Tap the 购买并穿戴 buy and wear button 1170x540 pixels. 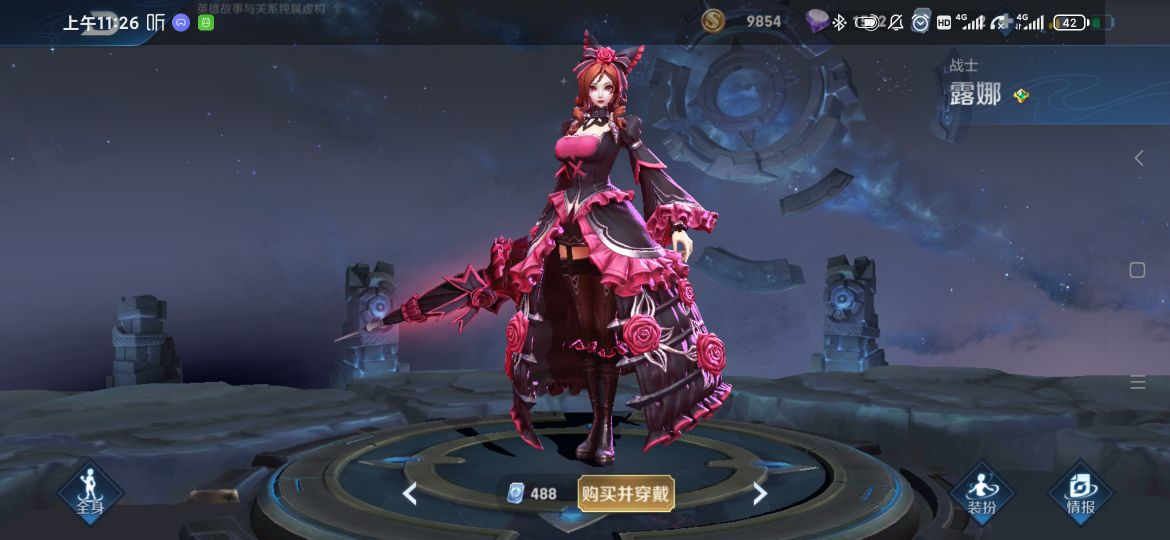coord(626,493)
